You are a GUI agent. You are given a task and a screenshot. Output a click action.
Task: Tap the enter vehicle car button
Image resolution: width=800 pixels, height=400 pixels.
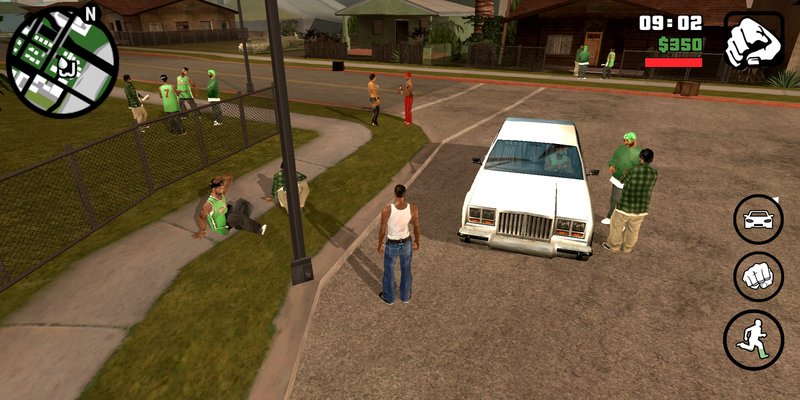[x=758, y=219]
